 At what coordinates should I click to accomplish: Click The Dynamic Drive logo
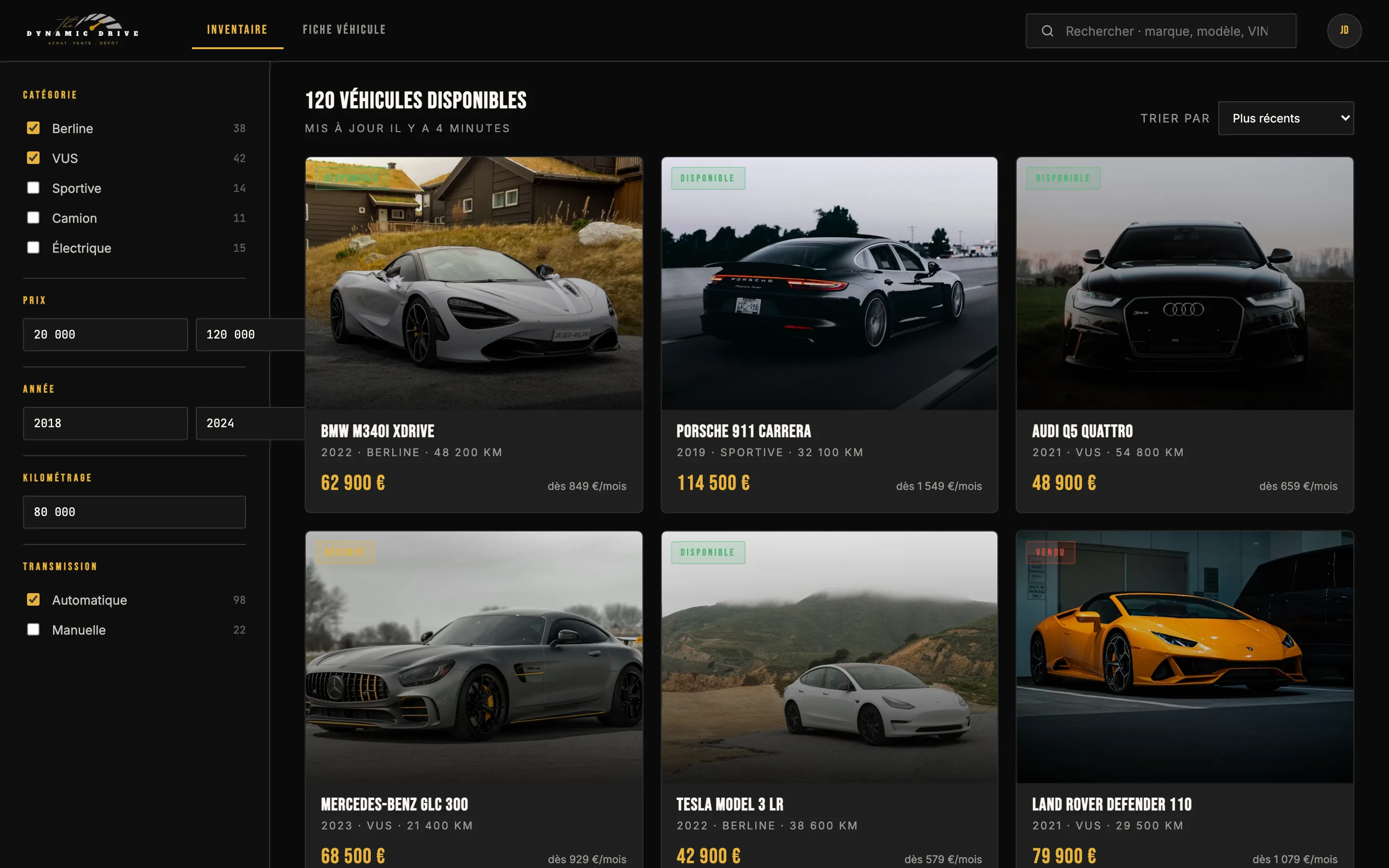(82, 30)
